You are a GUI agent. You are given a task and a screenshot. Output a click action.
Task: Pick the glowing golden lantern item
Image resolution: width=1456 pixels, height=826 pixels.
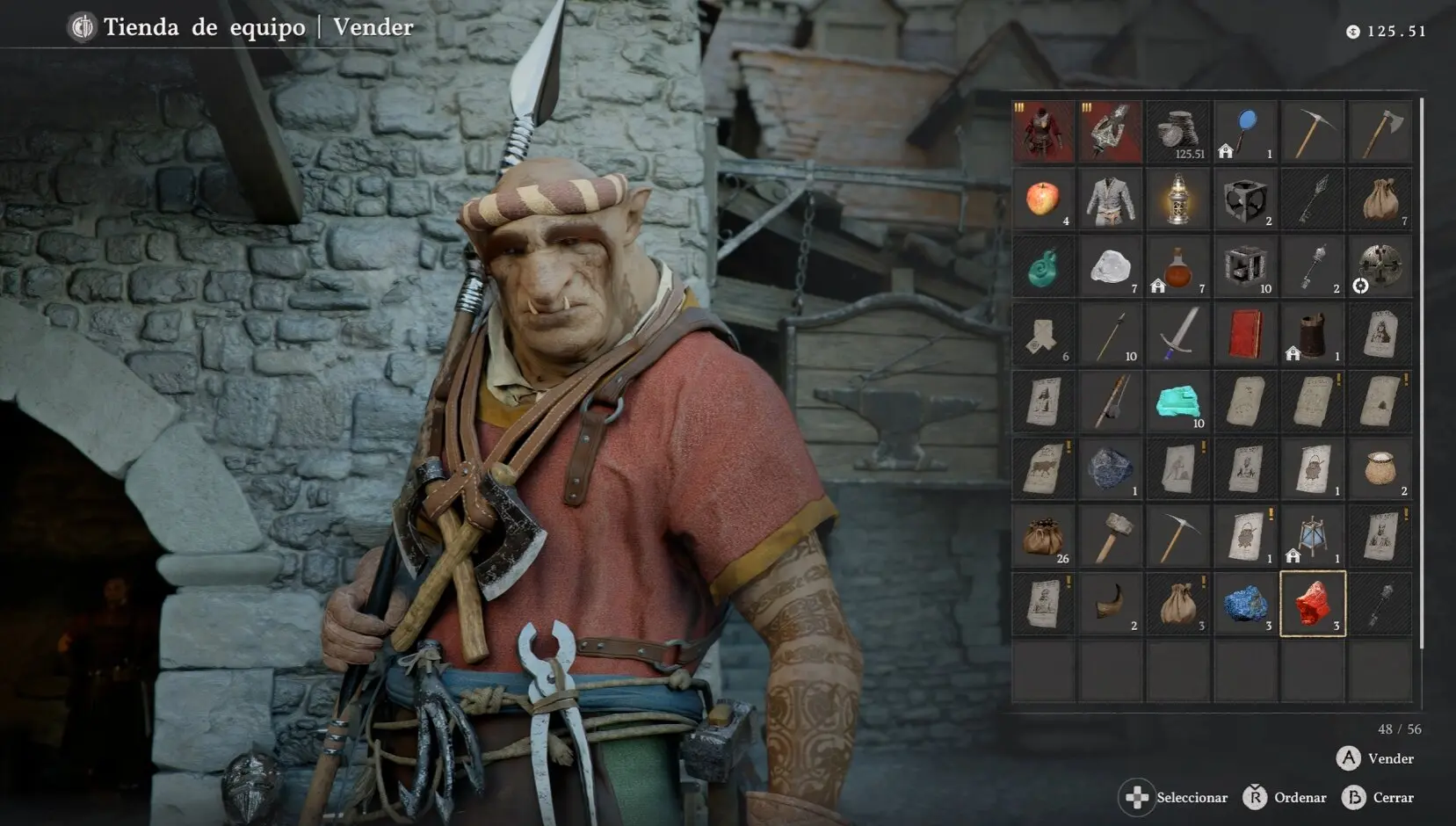point(1177,199)
